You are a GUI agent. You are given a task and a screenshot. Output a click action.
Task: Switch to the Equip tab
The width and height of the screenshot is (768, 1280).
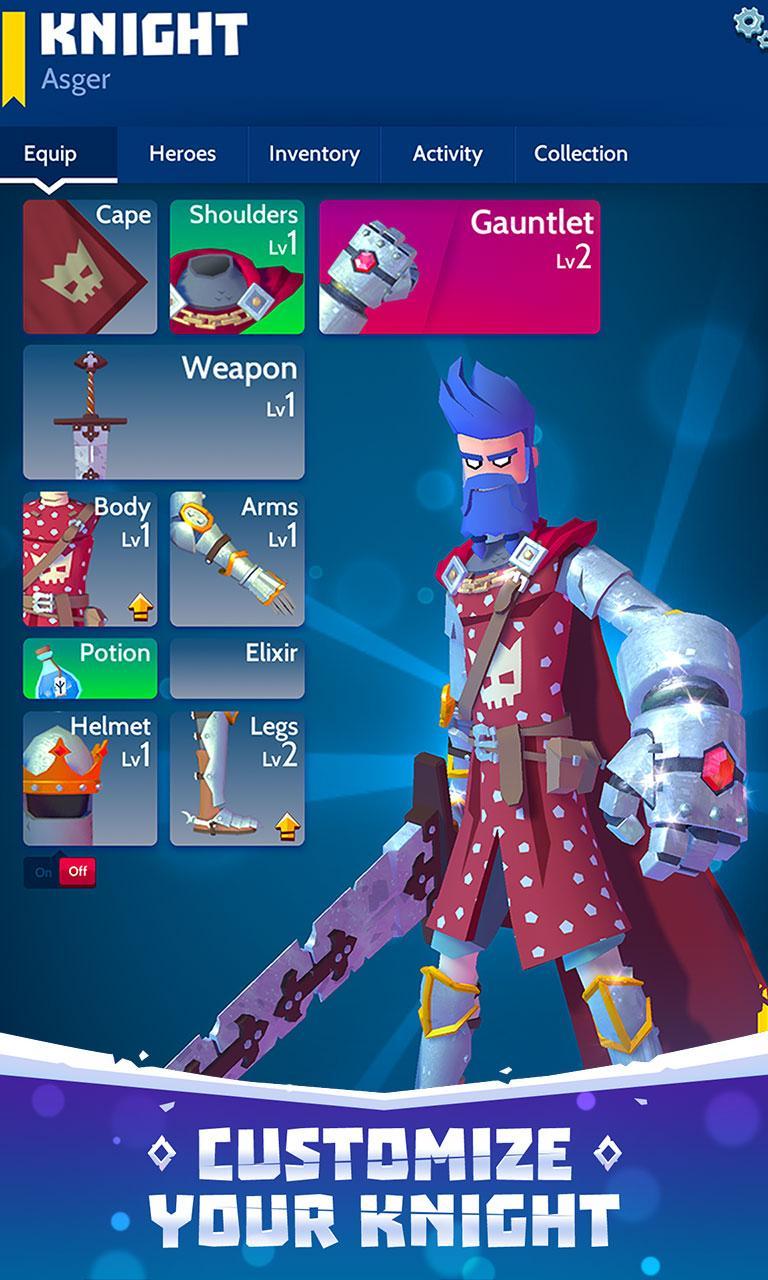(x=50, y=154)
